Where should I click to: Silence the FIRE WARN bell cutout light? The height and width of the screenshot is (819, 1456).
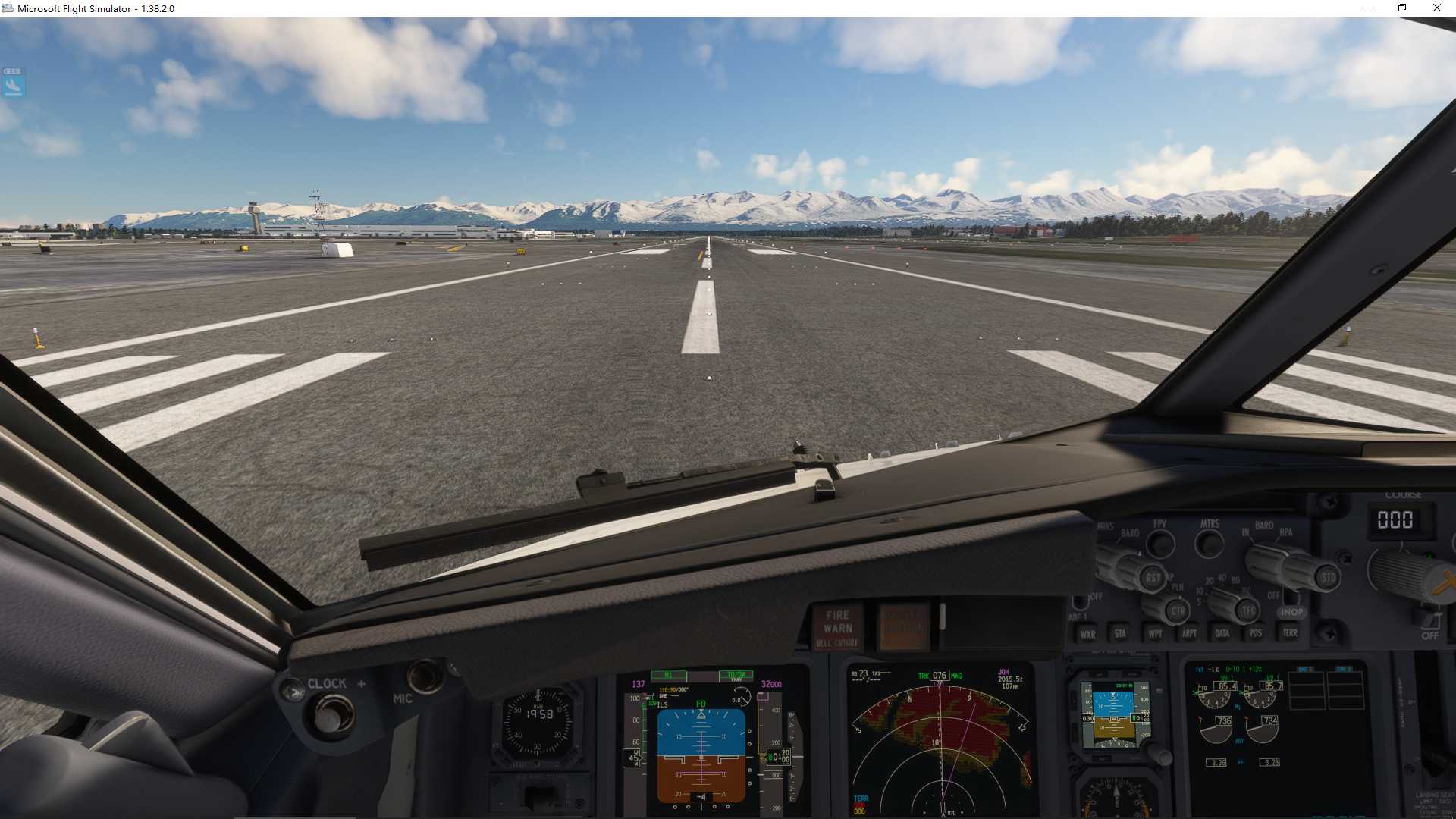pos(838,628)
